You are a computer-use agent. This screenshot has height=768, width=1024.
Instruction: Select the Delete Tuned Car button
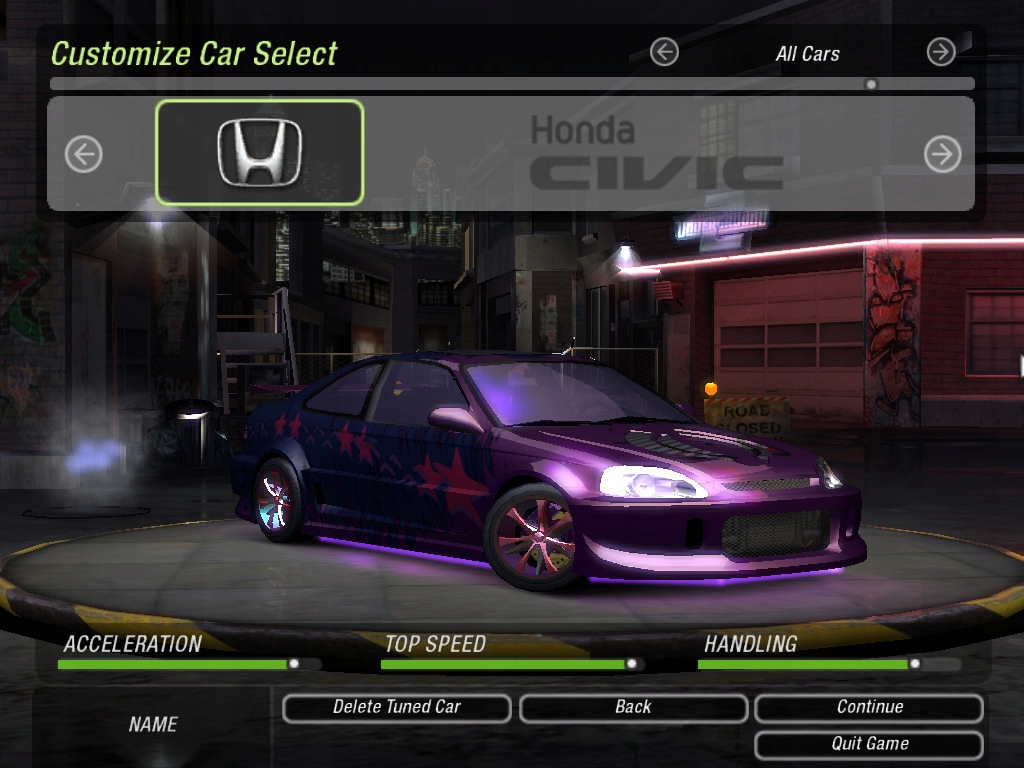[396, 708]
